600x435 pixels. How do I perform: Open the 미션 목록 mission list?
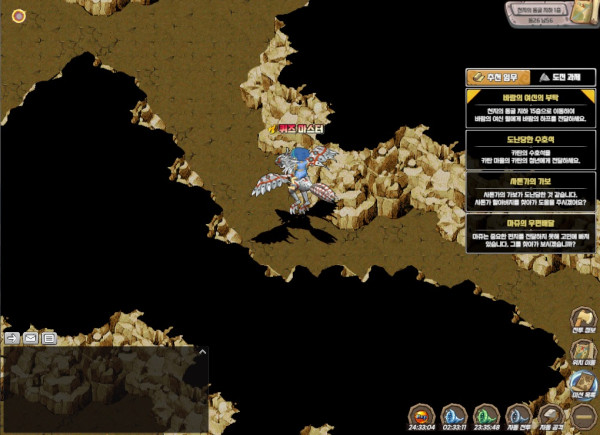582,383
